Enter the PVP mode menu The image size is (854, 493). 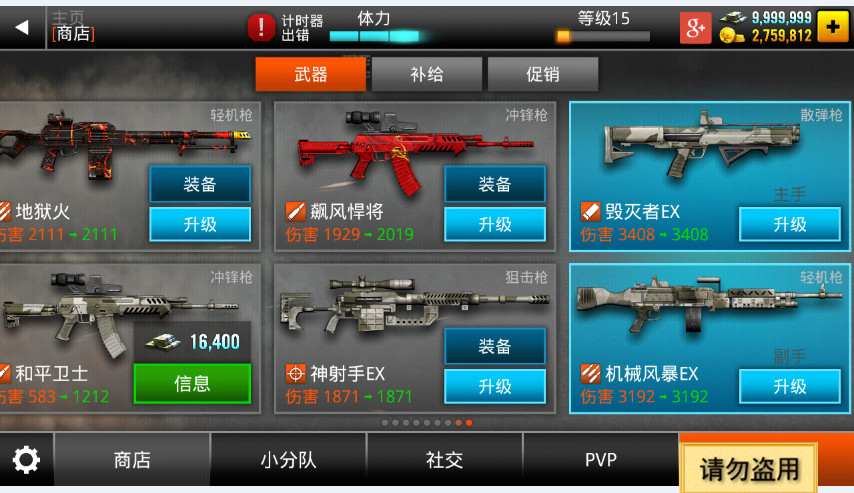(601, 460)
